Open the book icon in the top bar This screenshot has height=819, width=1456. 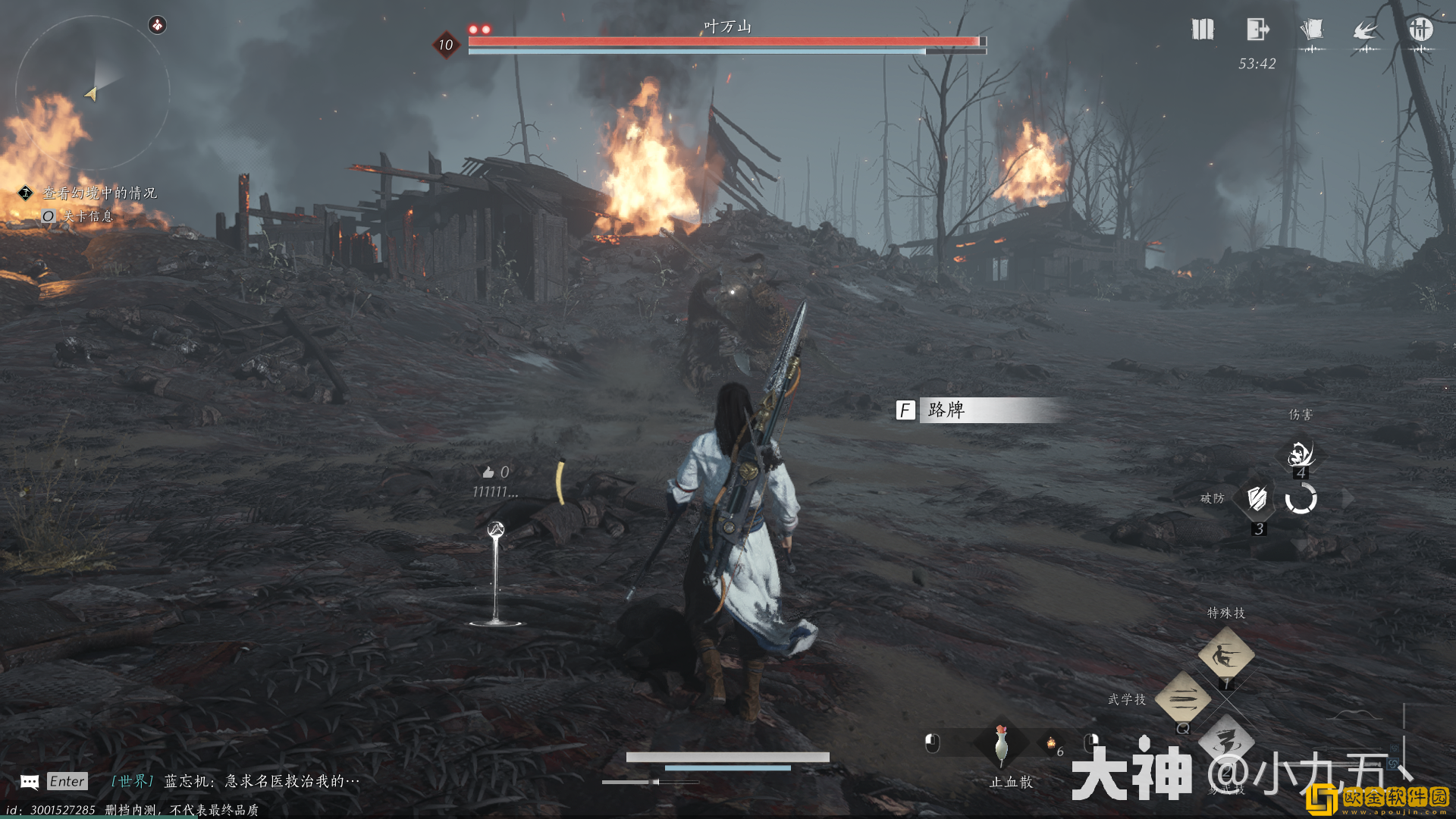1203,30
